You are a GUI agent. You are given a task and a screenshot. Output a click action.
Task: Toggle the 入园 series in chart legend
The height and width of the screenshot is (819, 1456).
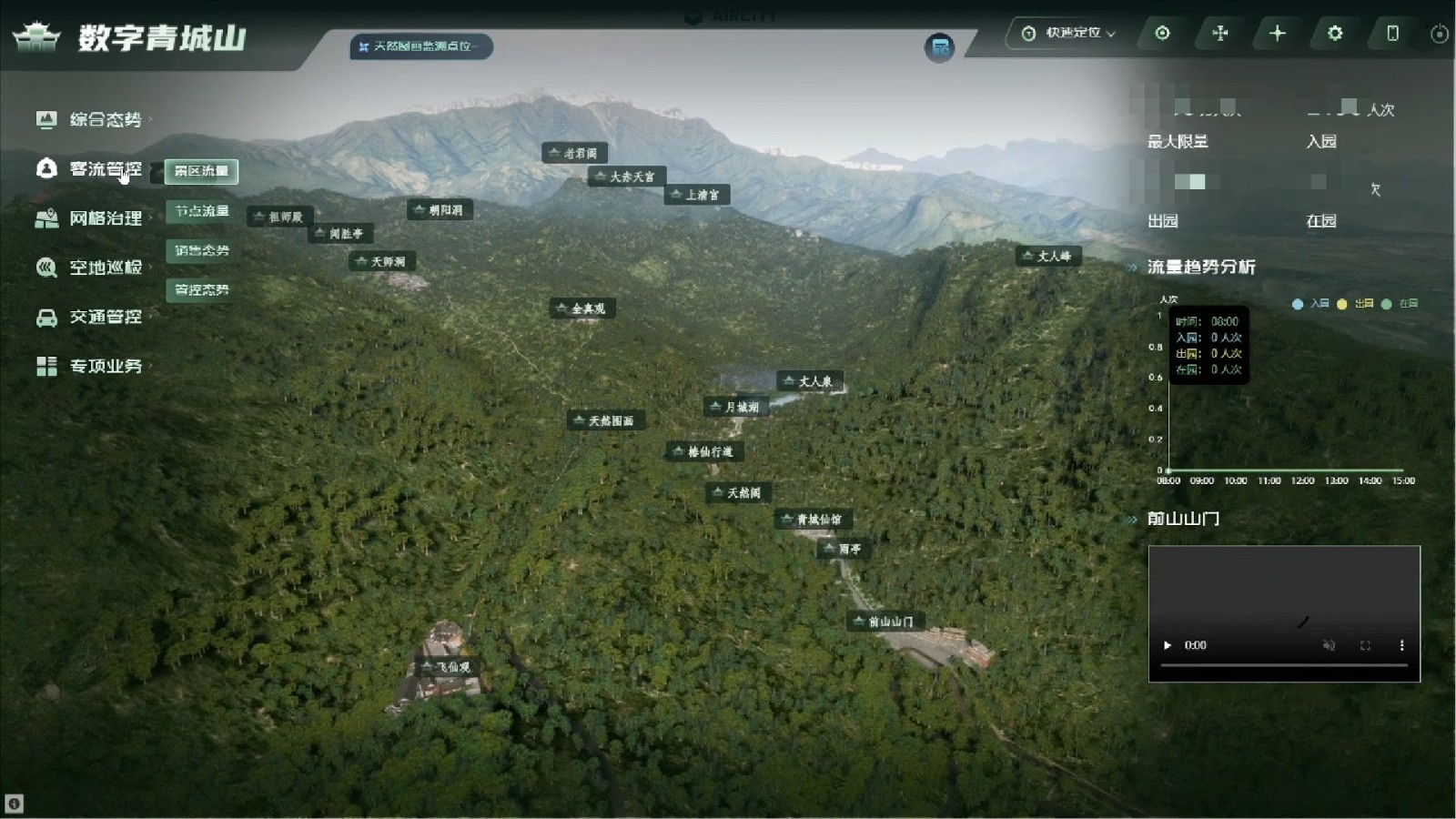tap(1310, 304)
